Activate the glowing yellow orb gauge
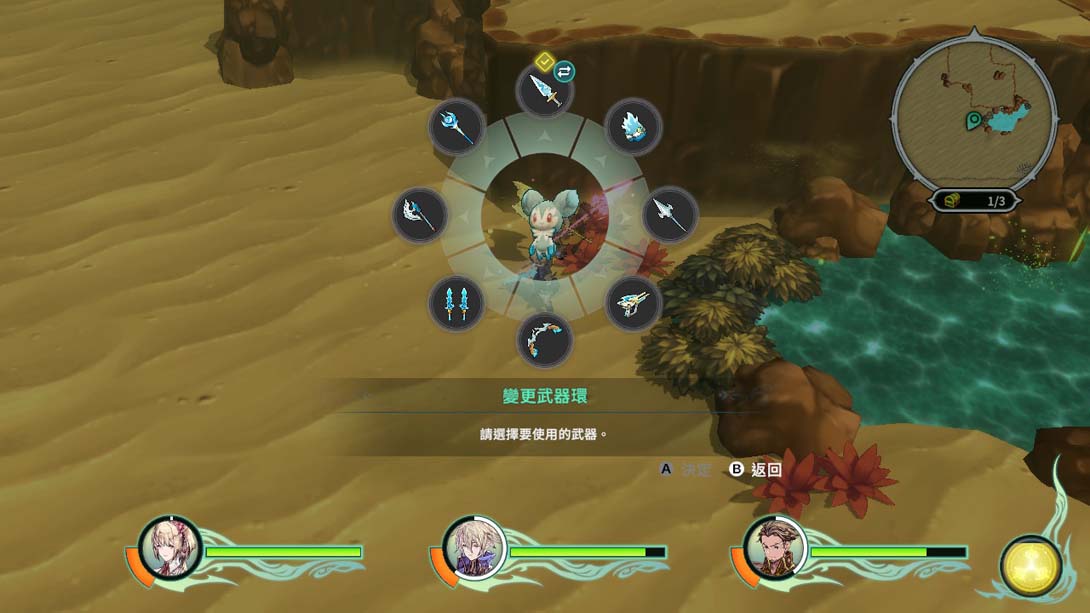Image resolution: width=1090 pixels, height=613 pixels. pos(1031,566)
